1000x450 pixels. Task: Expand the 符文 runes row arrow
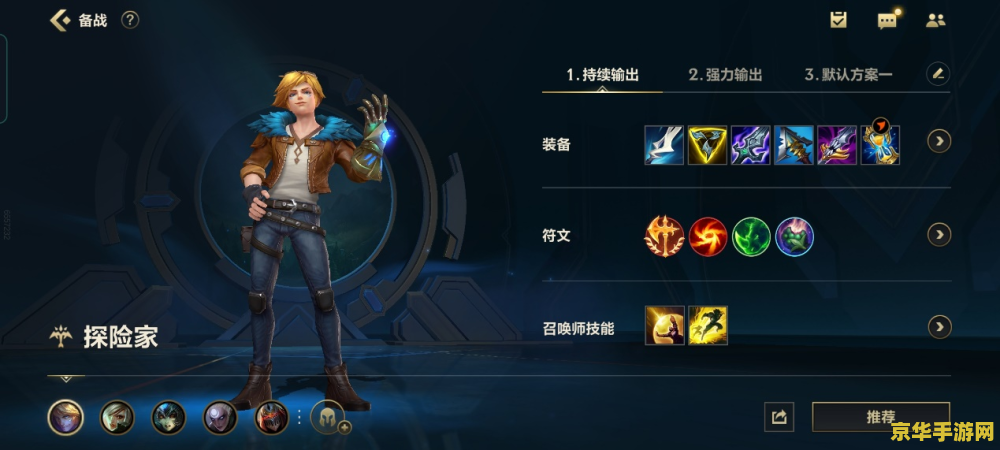pos(939,234)
